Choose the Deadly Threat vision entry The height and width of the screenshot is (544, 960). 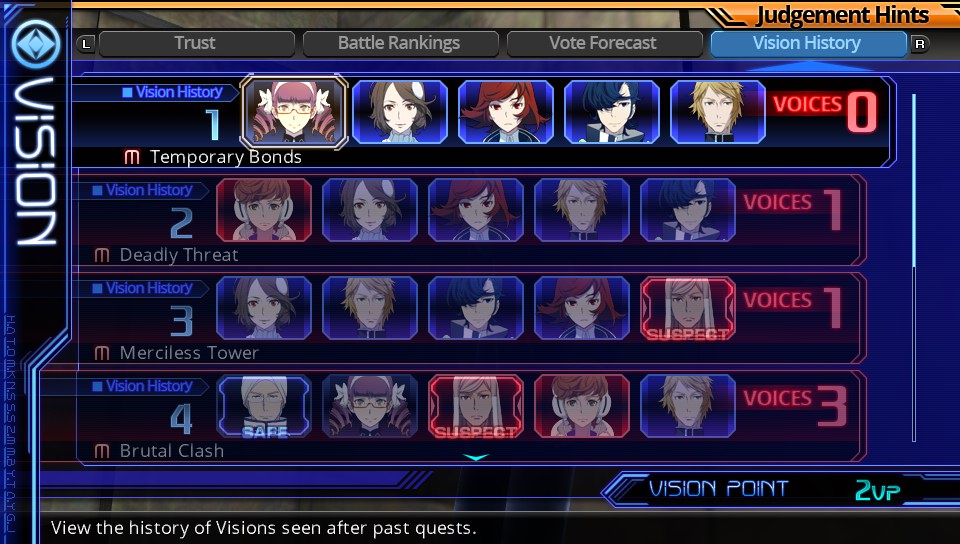(x=179, y=255)
